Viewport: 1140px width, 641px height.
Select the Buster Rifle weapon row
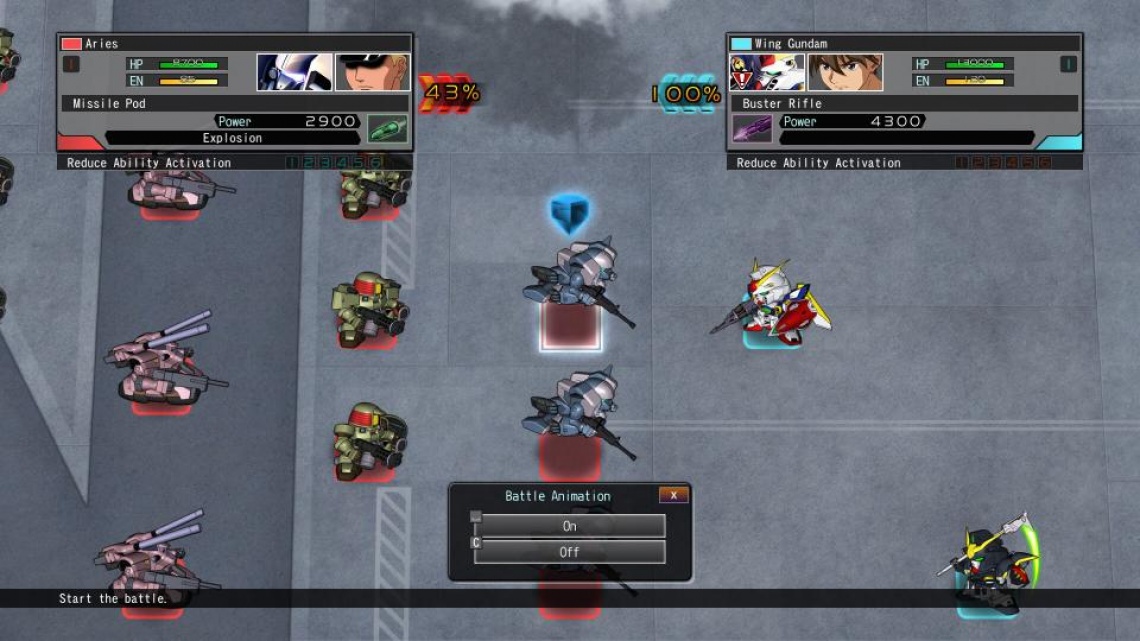[908, 103]
